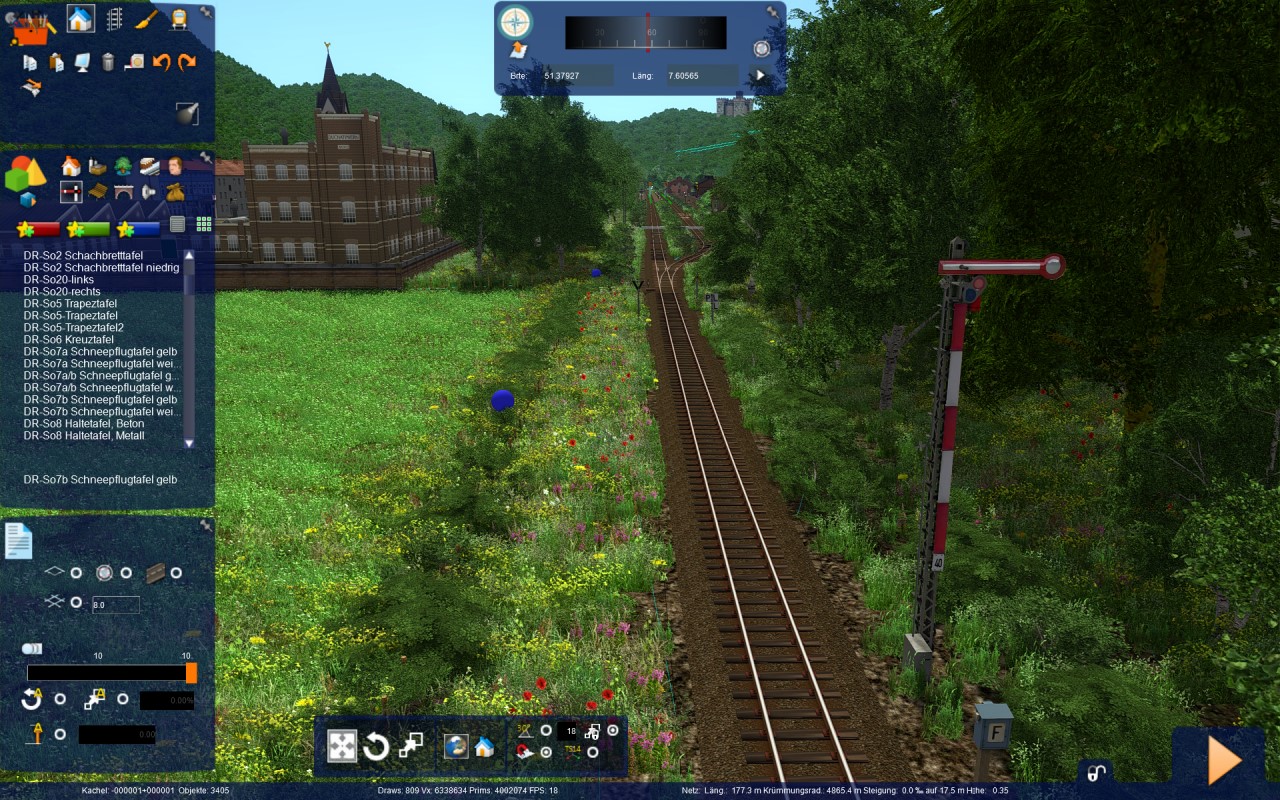Select the move arrows tool
This screenshot has width=1280, height=800.
pyautogui.click(x=342, y=746)
